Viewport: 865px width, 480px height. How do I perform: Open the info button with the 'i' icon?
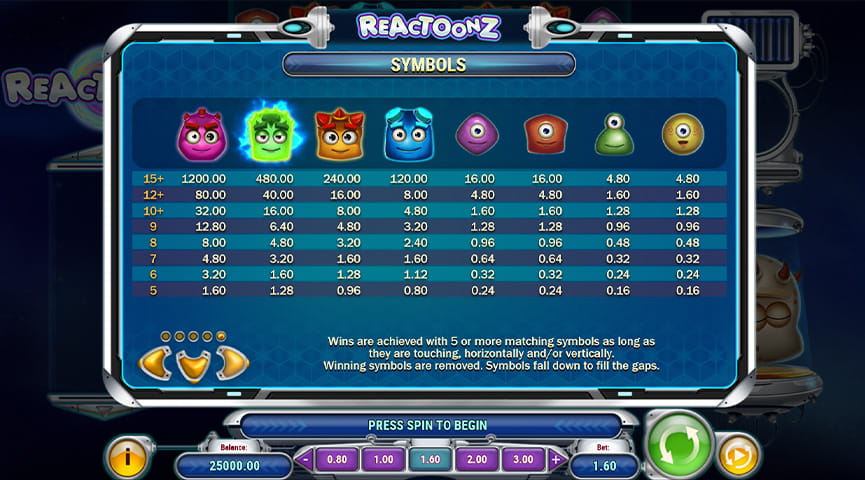click(128, 458)
